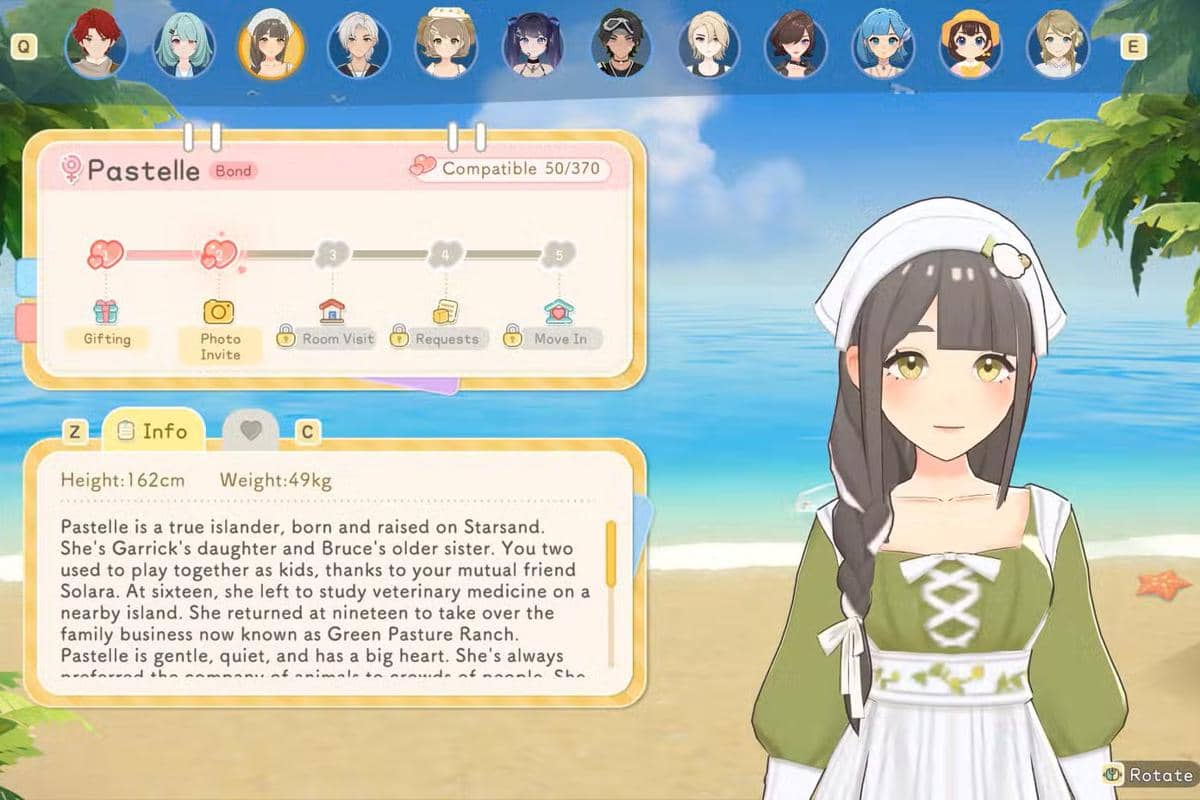
Task: Click the locked Move In reward
Action: click(555, 325)
